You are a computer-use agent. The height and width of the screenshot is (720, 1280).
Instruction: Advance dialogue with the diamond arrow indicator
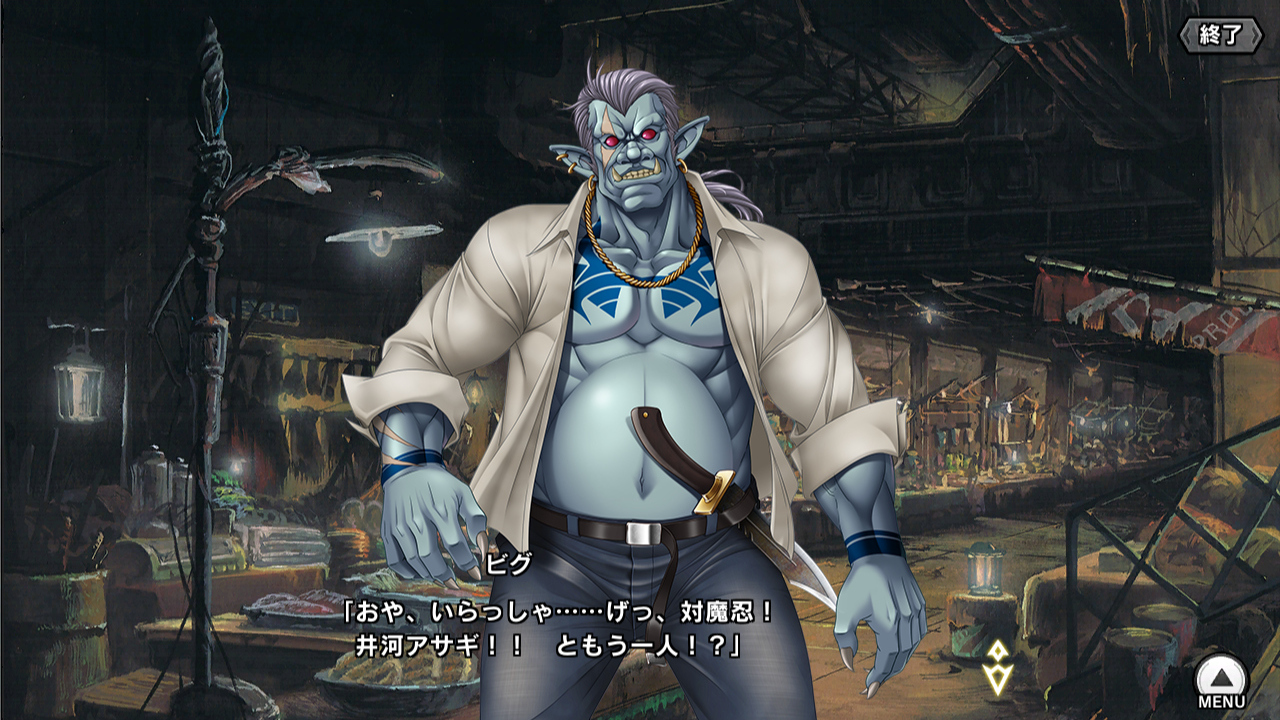(997, 667)
